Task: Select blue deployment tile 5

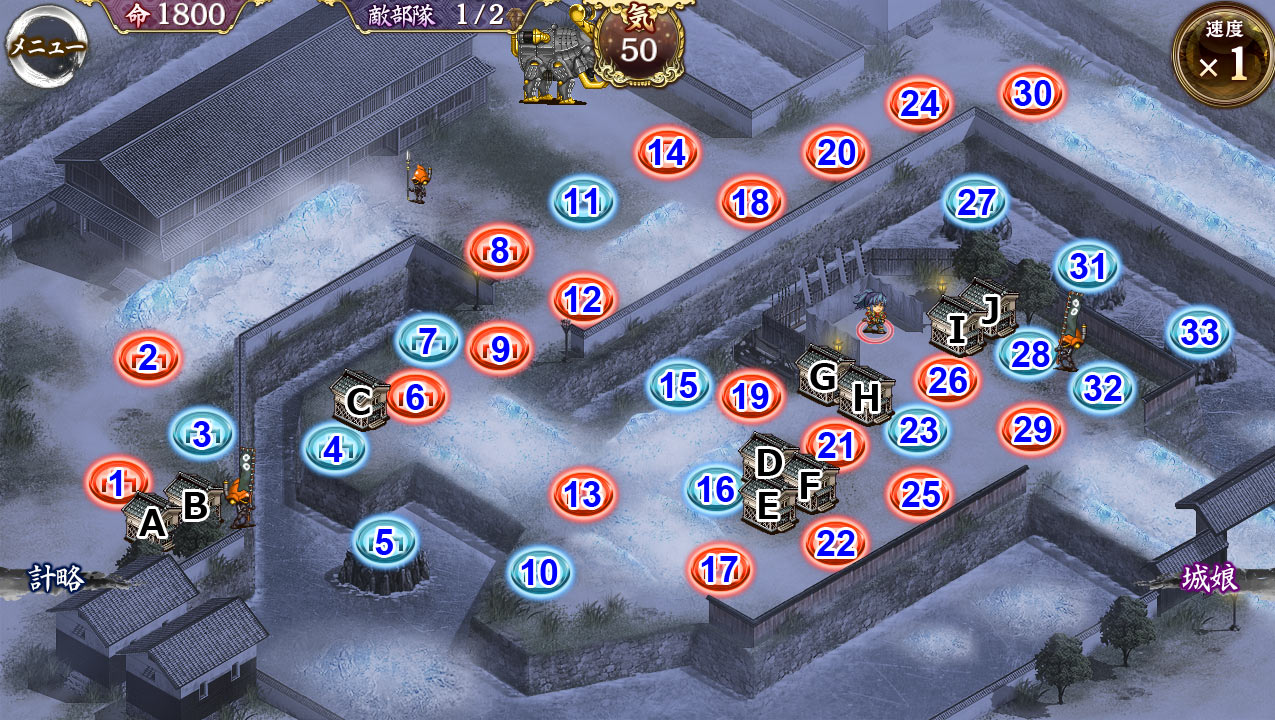Action: tap(385, 543)
